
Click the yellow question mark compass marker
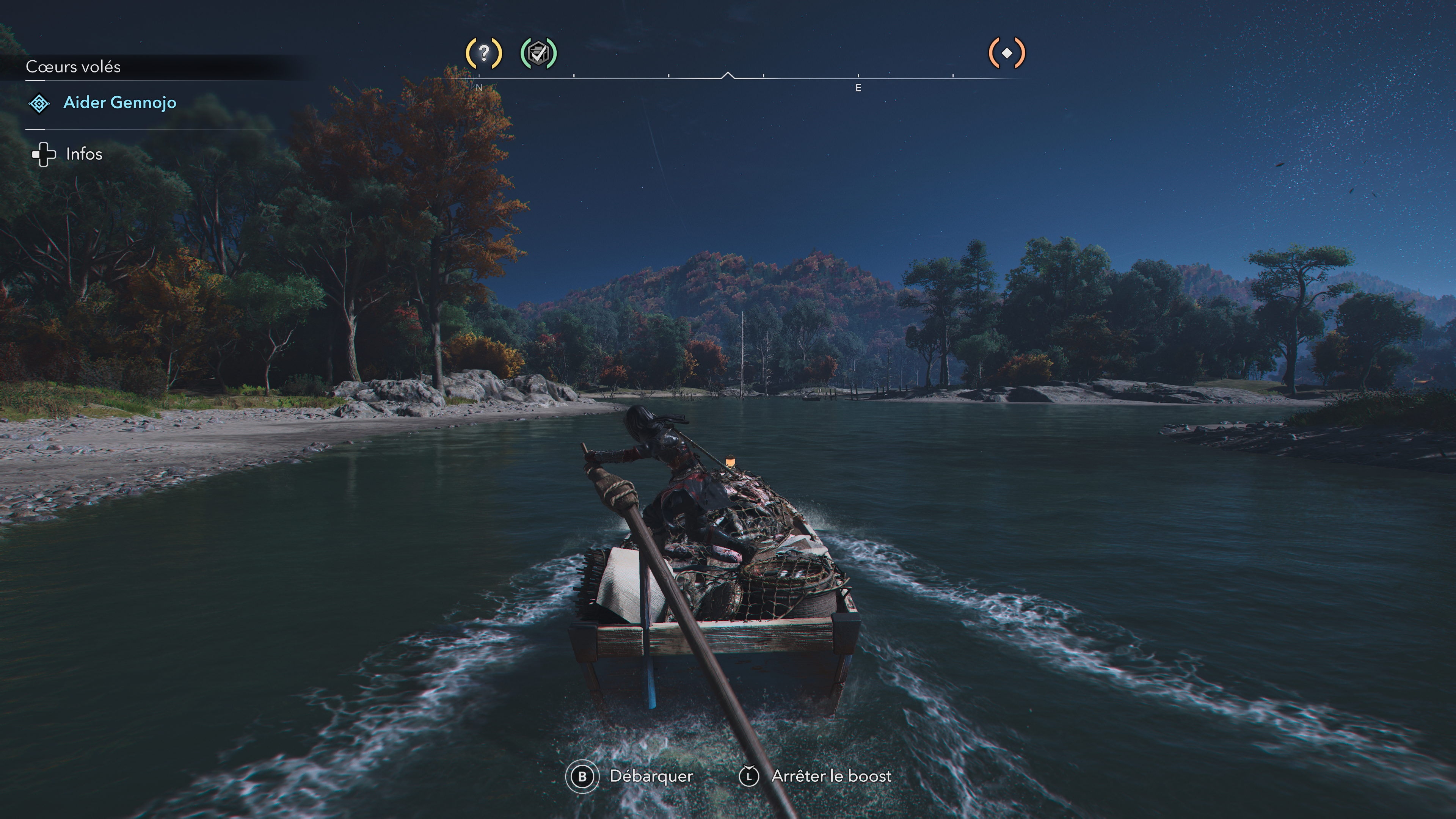[x=483, y=54]
